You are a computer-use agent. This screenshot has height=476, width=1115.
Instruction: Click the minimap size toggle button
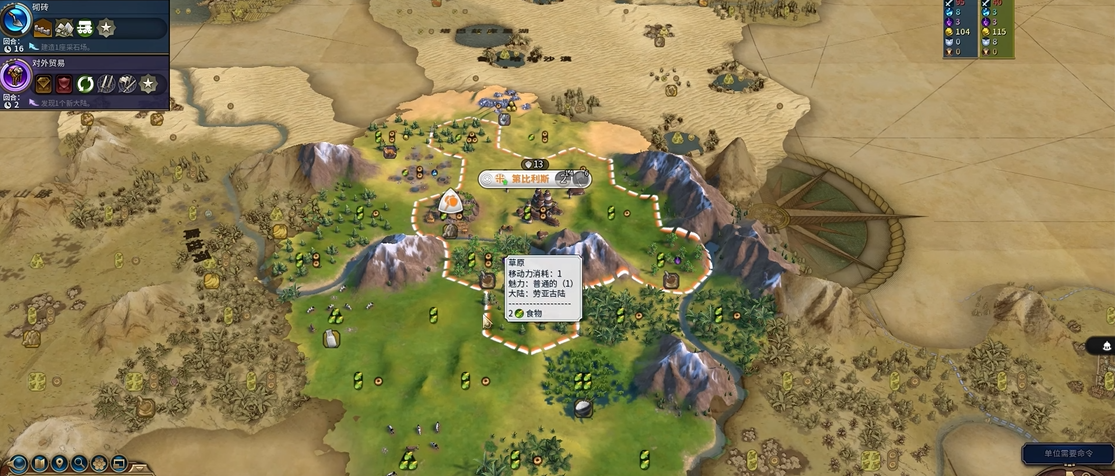pos(119,463)
